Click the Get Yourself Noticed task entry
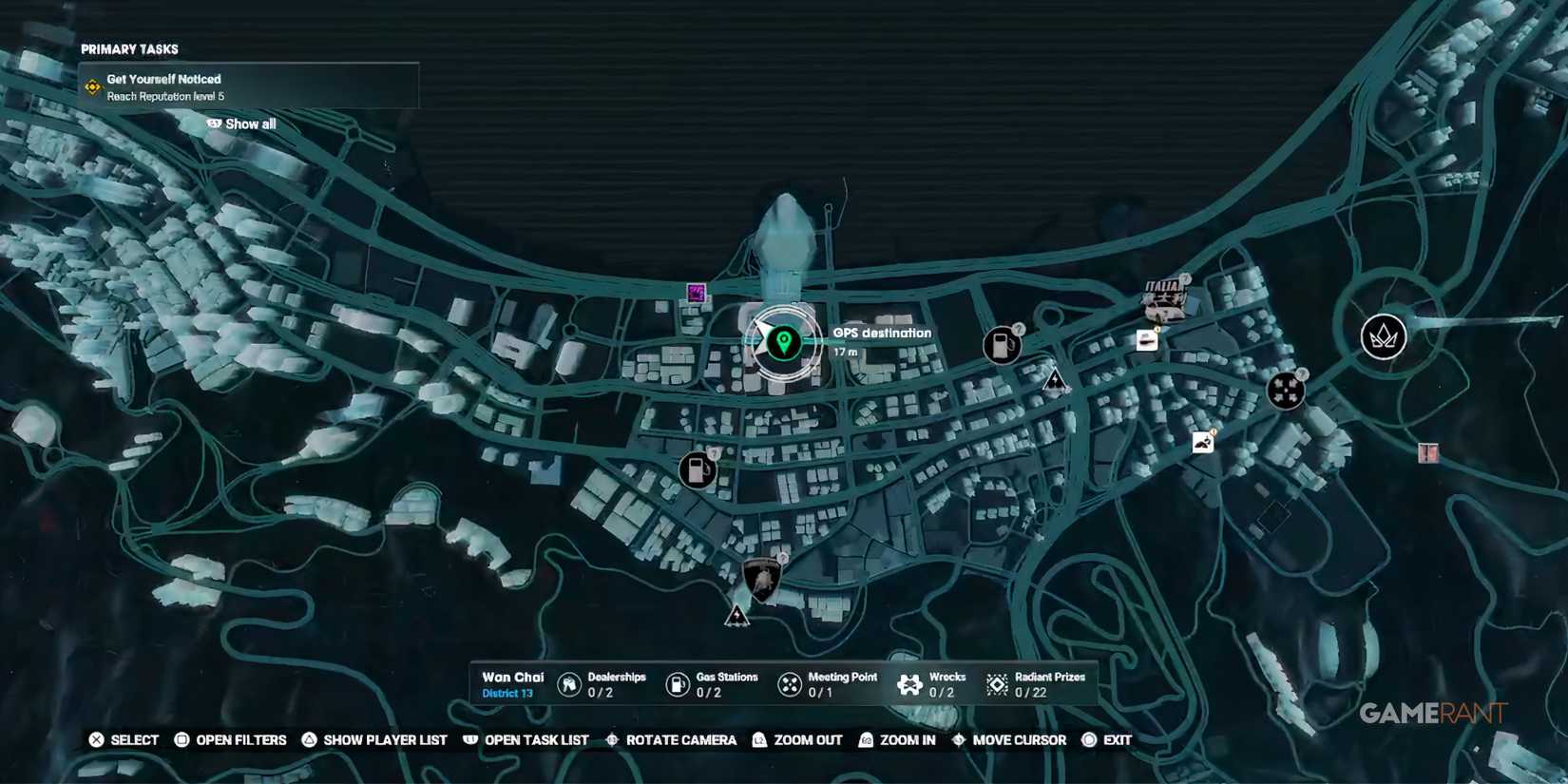This screenshot has width=1568, height=784. point(164,79)
